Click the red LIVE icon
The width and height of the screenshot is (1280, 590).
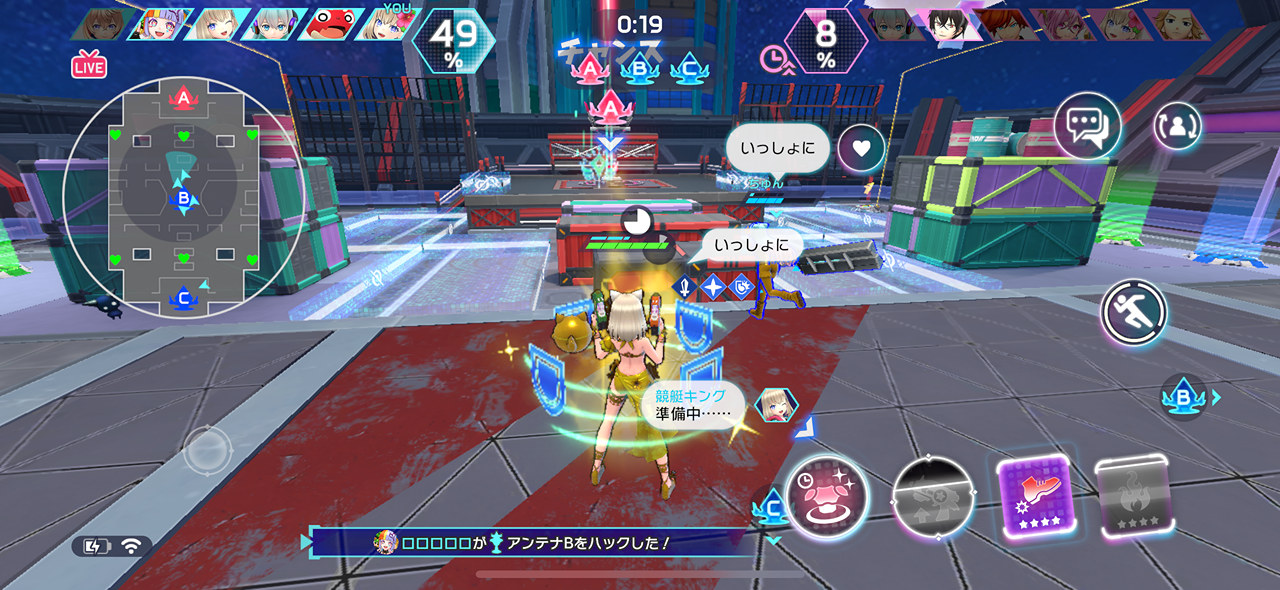pos(89,67)
